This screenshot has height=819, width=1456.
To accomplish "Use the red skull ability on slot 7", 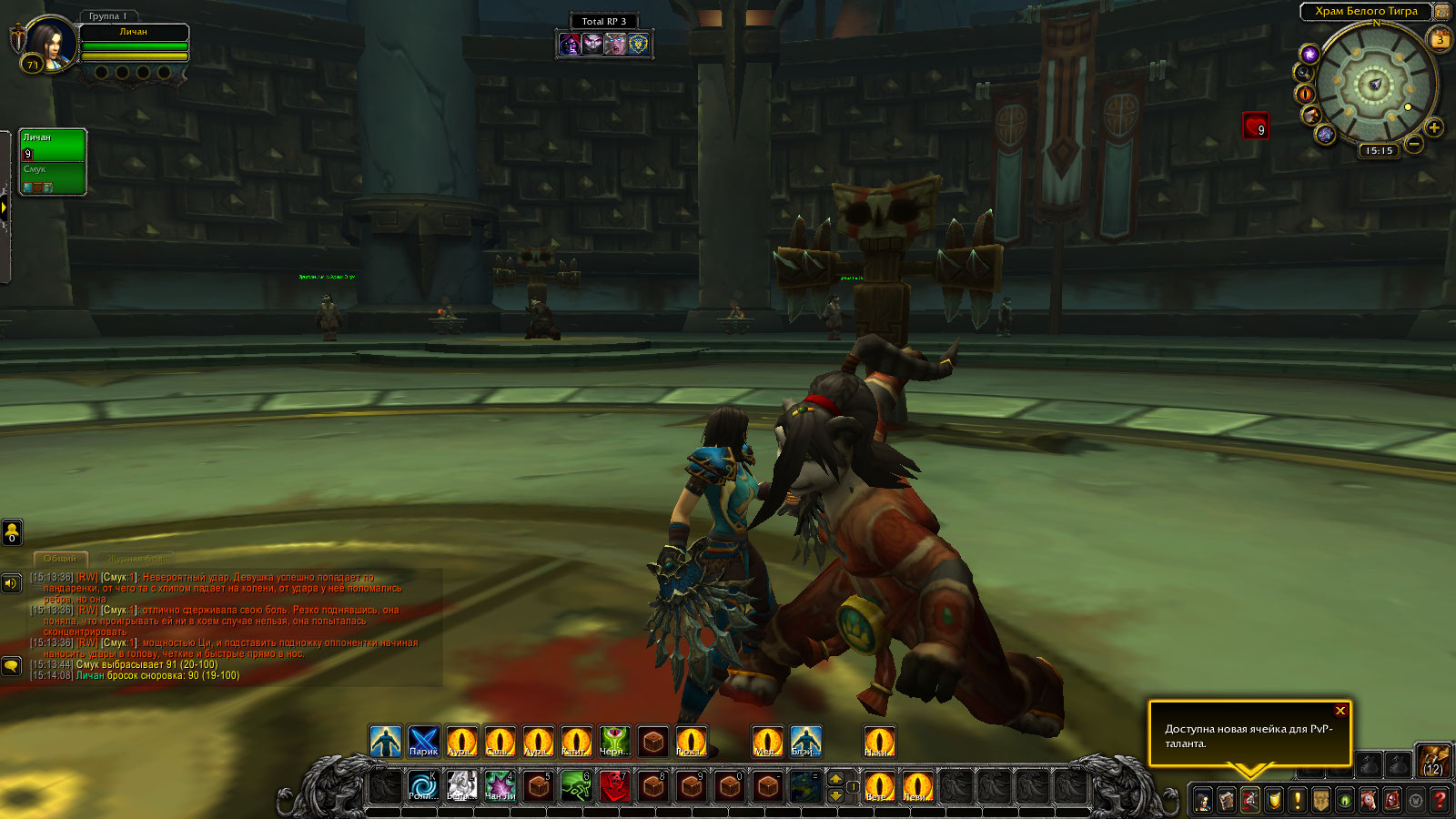I will tap(614, 785).
